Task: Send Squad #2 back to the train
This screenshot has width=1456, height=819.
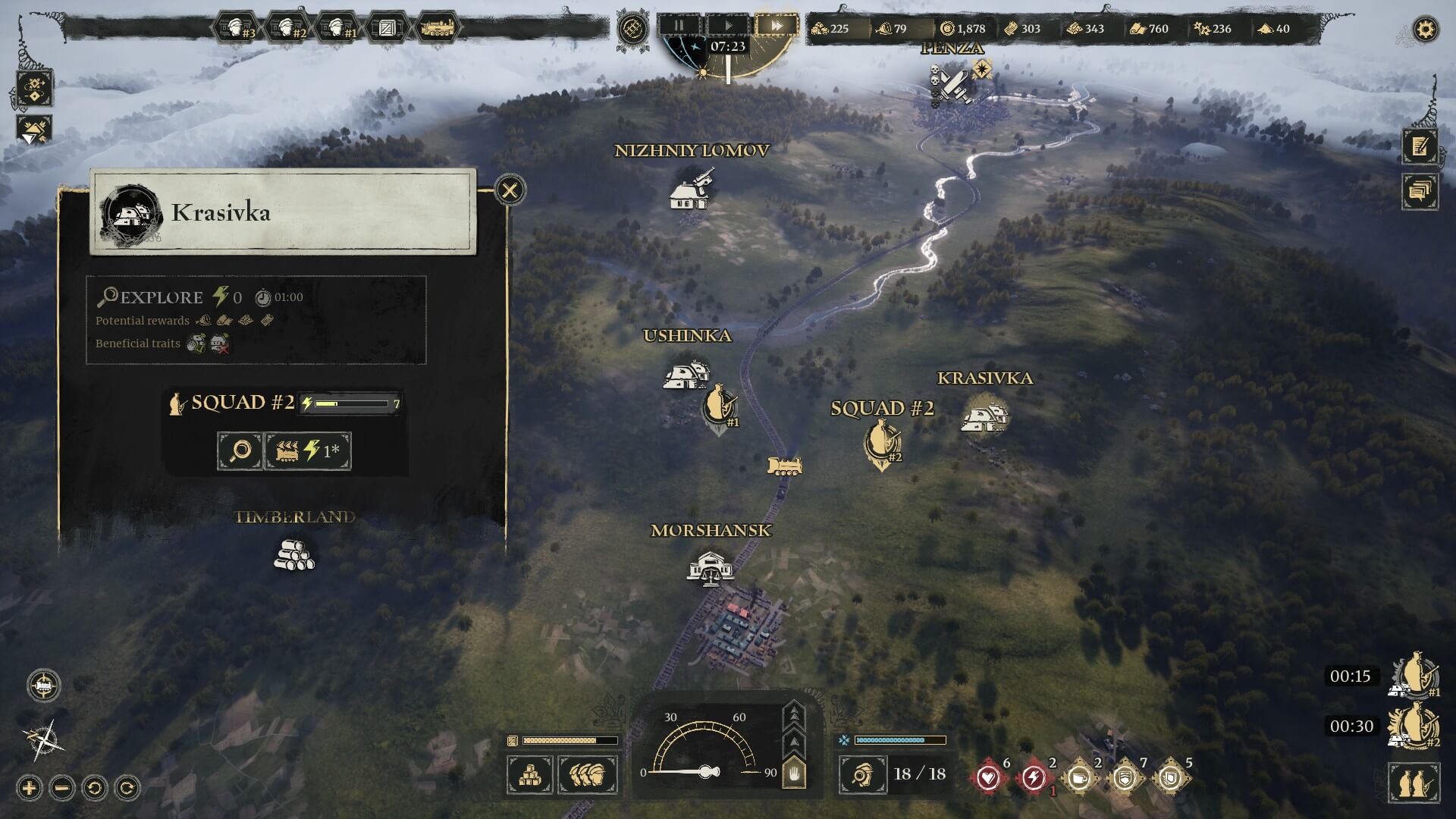Action: (x=307, y=451)
